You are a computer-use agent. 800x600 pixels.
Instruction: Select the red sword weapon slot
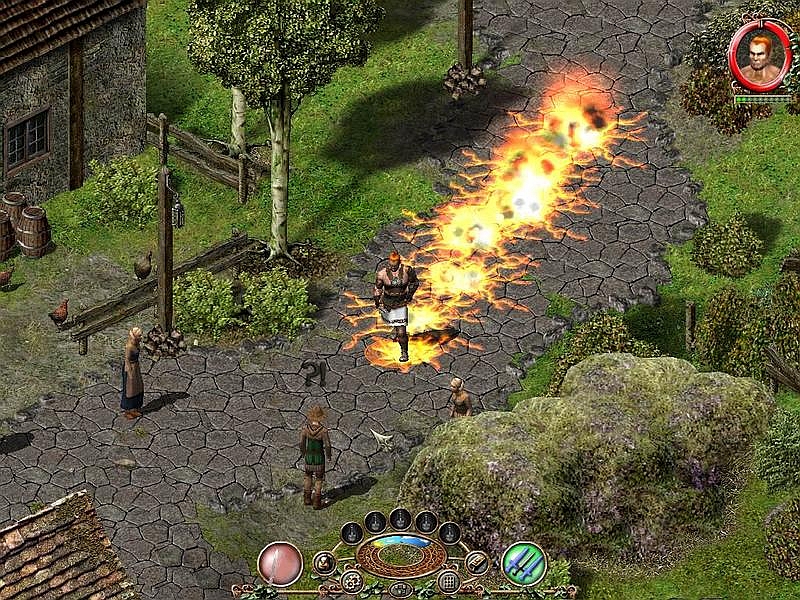pos(280,563)
